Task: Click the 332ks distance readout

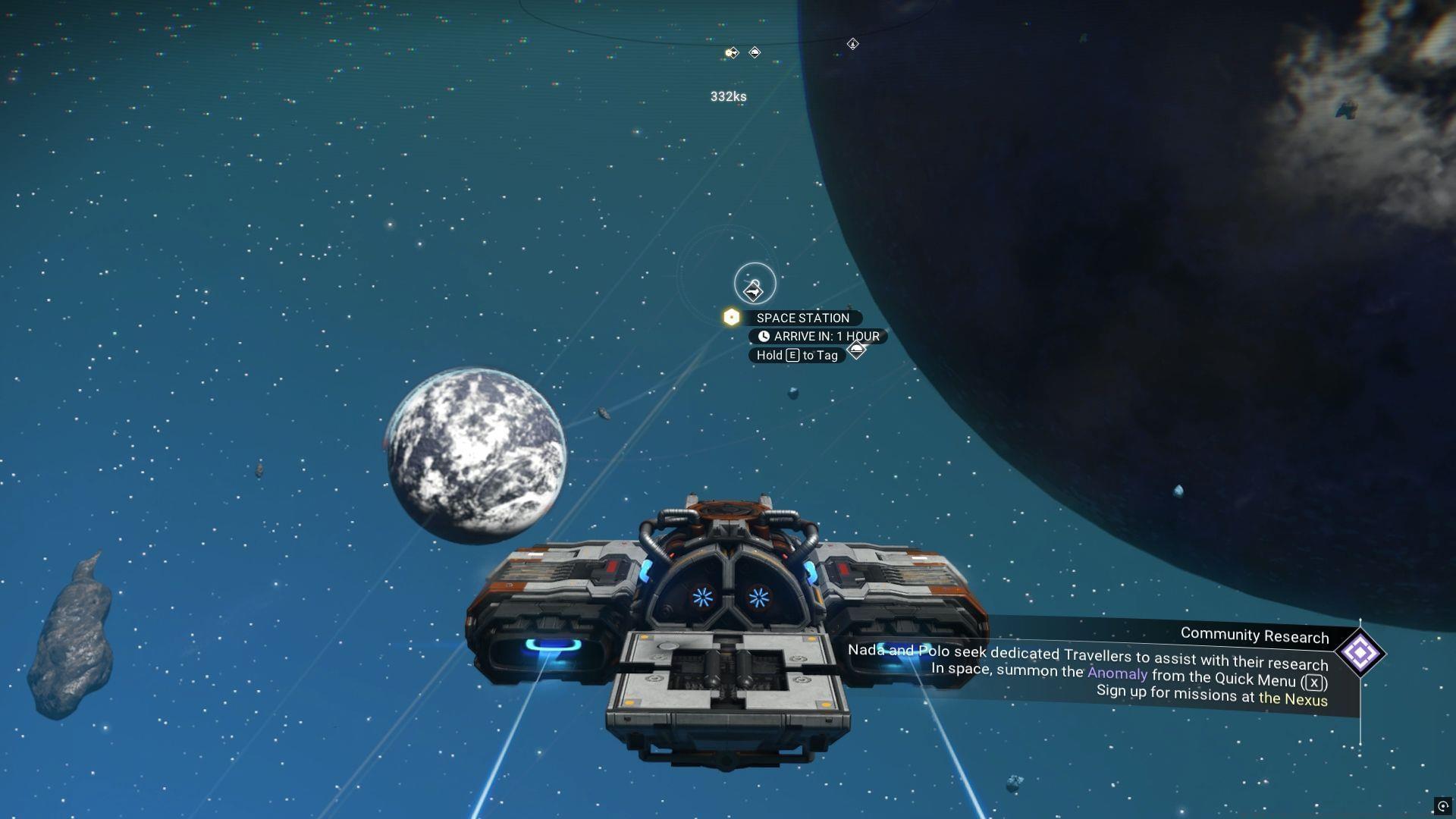Action: coord(728,96)
